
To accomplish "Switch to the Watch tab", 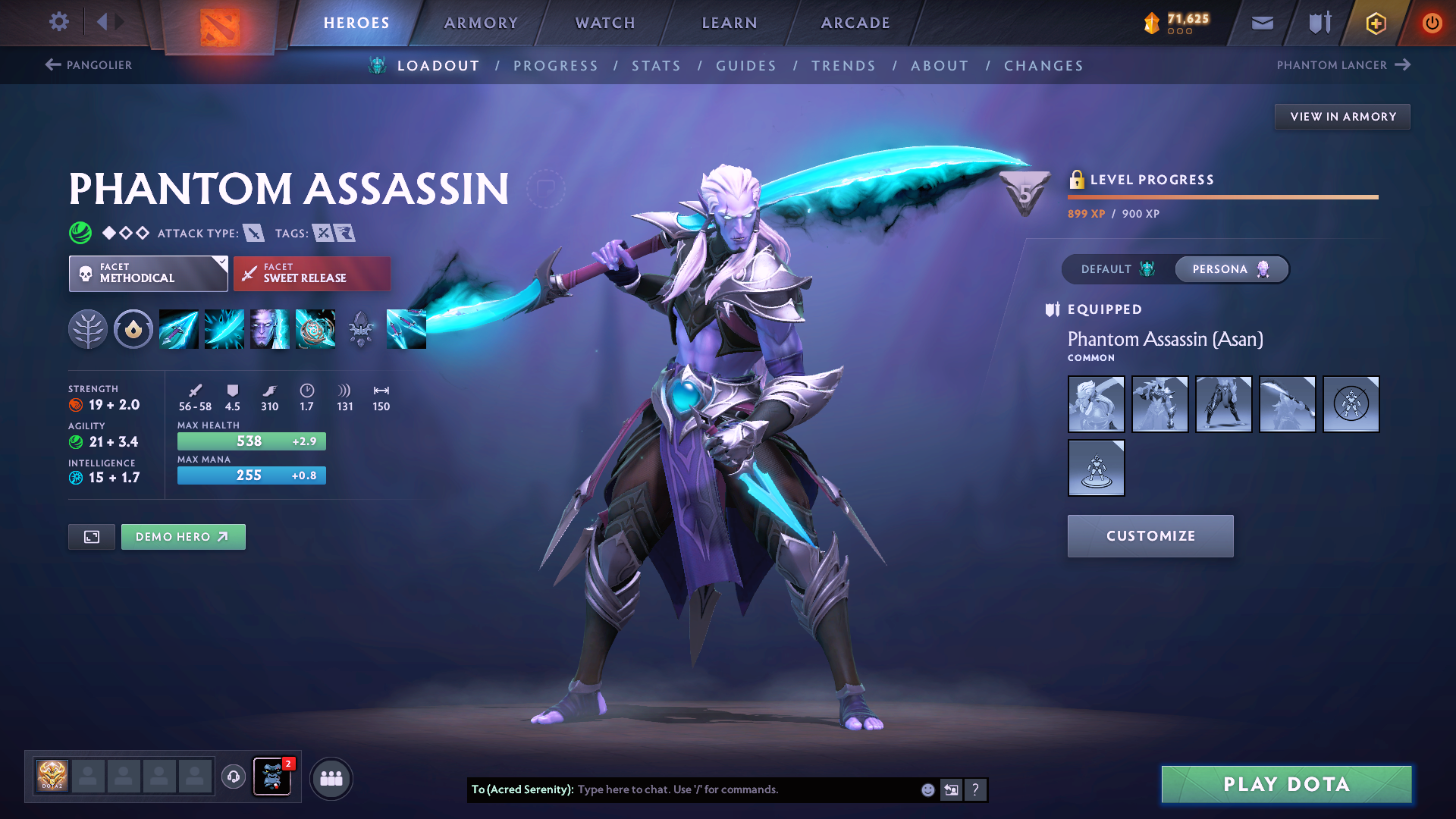I will click(x=605, y=23).
